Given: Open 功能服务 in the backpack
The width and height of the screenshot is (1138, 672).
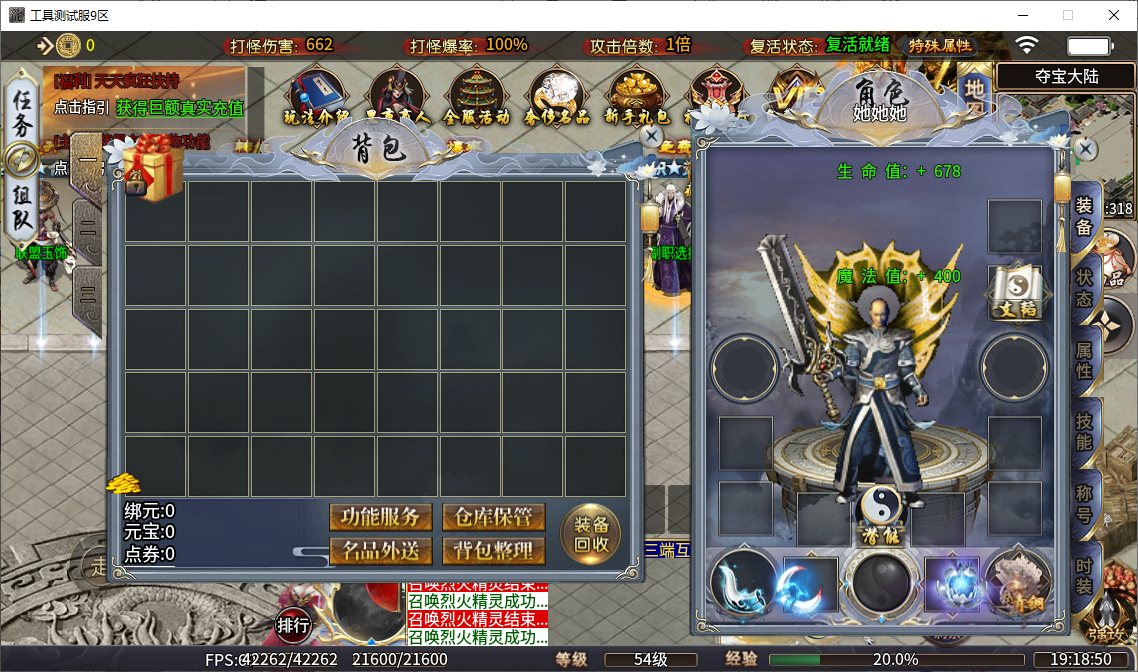Looking at the screenshot, I should (381, 517).
